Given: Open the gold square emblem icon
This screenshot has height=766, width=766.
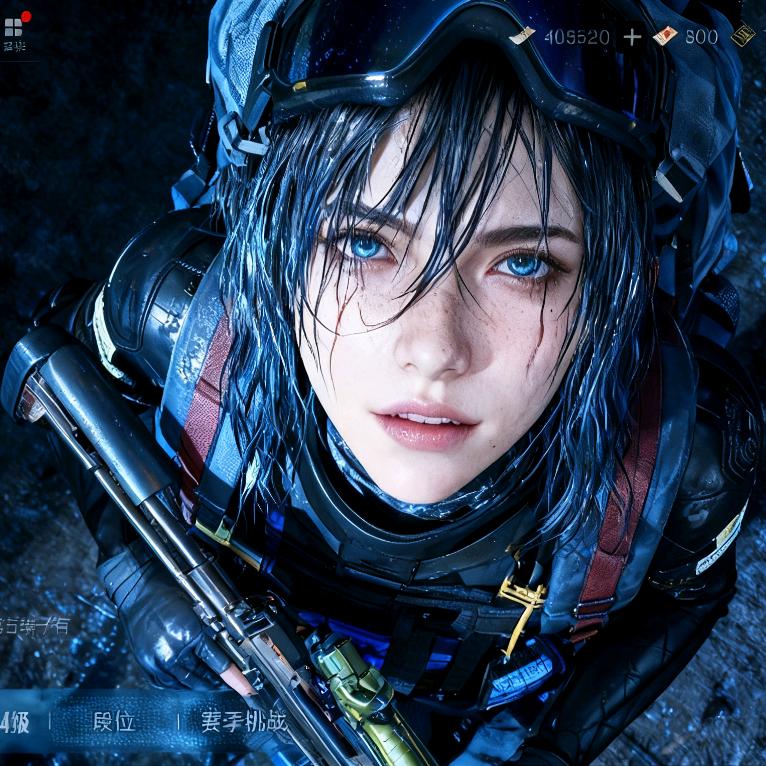Looking at the screenshot, I should [742, 36].
